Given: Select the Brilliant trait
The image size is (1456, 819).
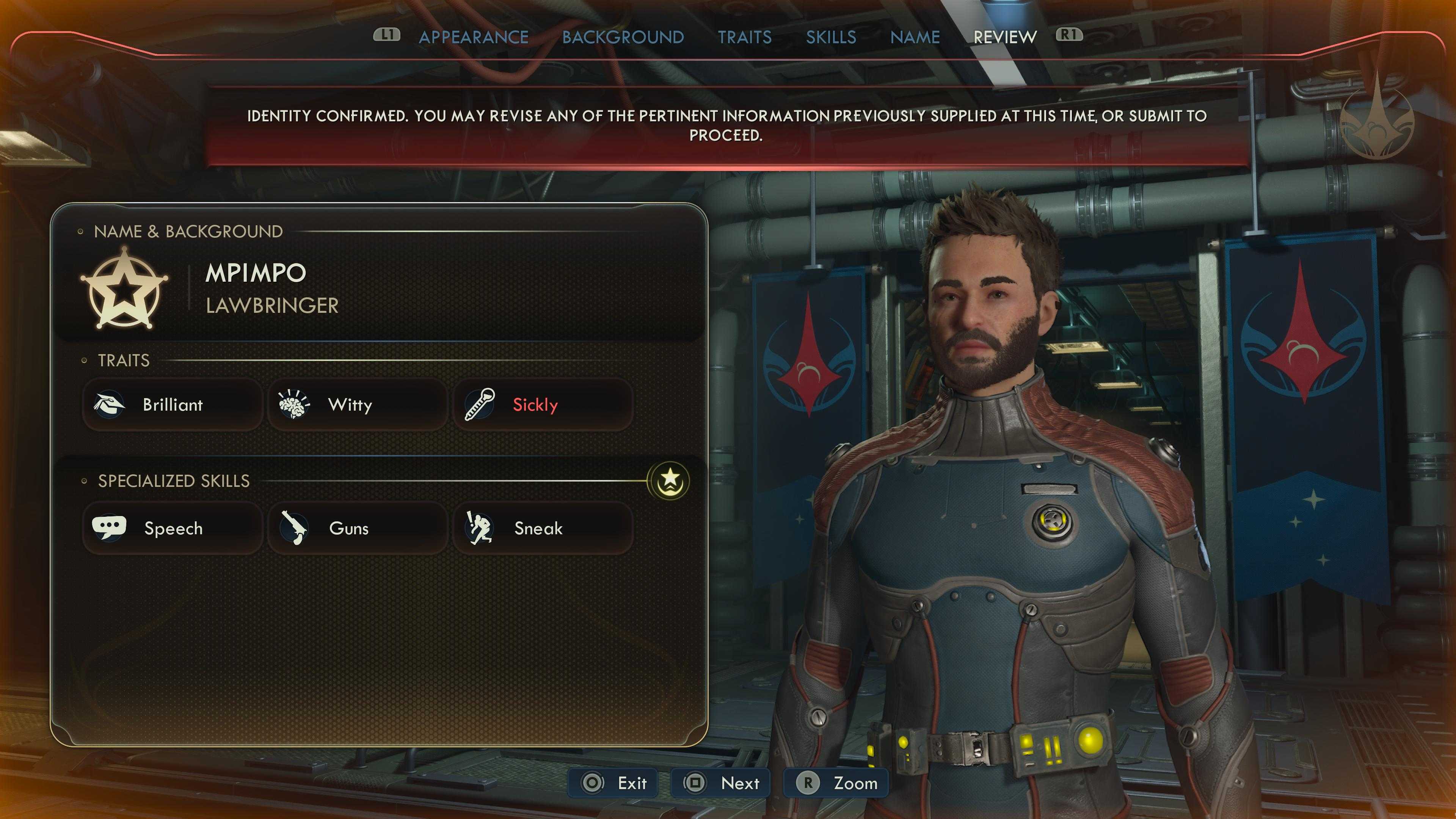Looking at the screenshot, I should [173, 405].
